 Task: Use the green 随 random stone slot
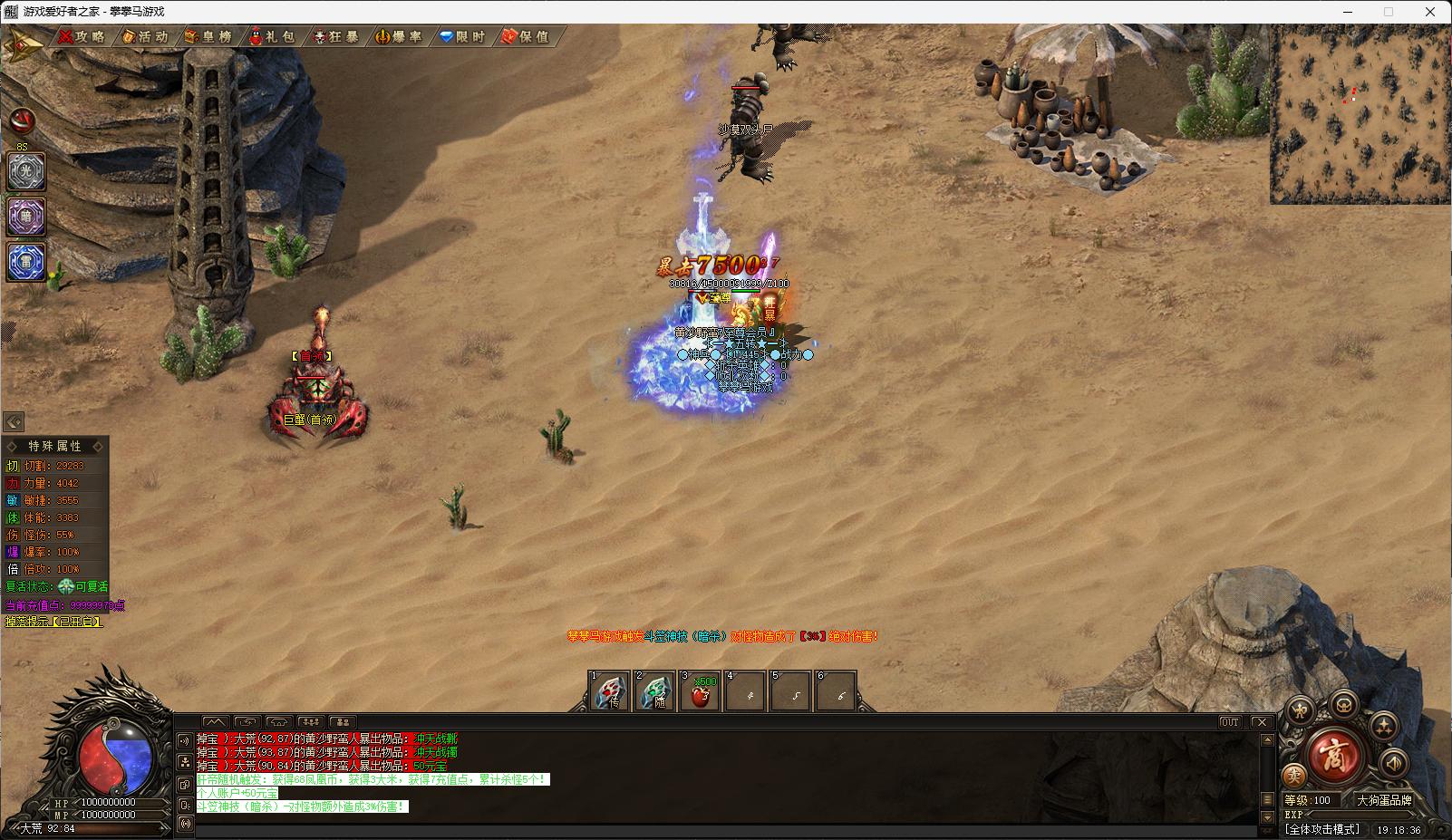pyautogui.click(x=655, y=692)
